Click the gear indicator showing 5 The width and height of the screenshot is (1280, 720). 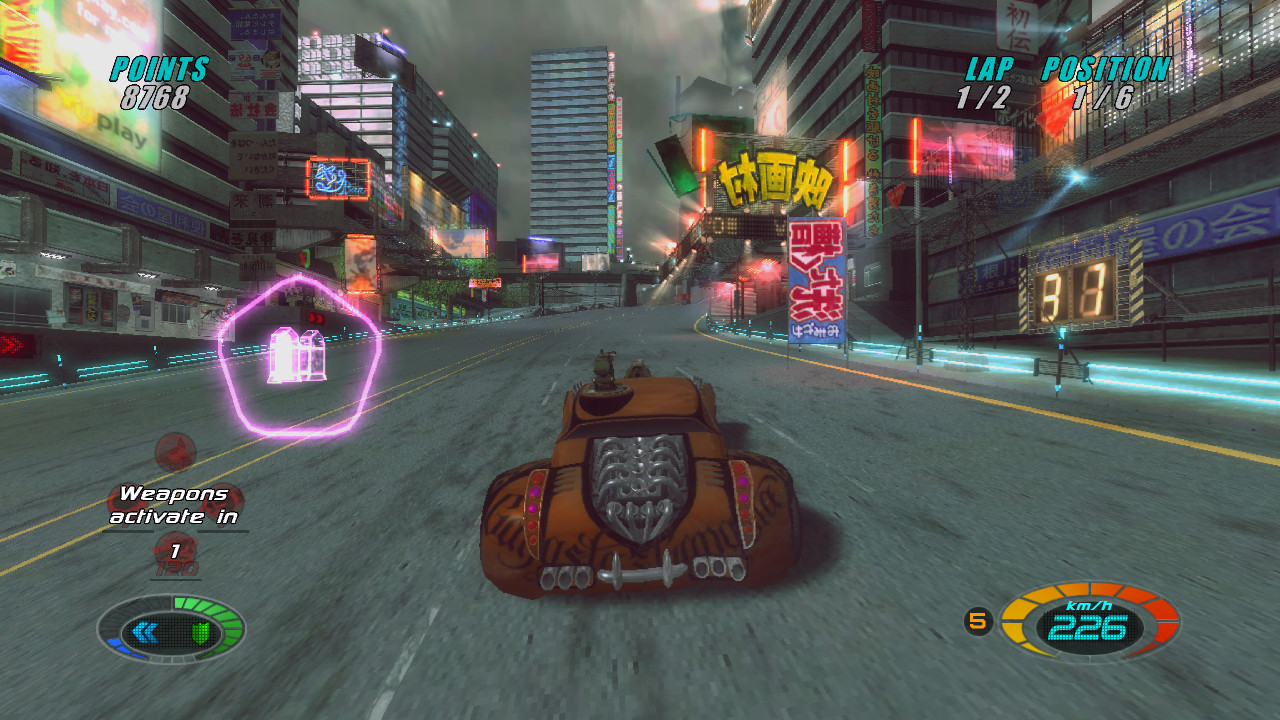click(978, 620)
